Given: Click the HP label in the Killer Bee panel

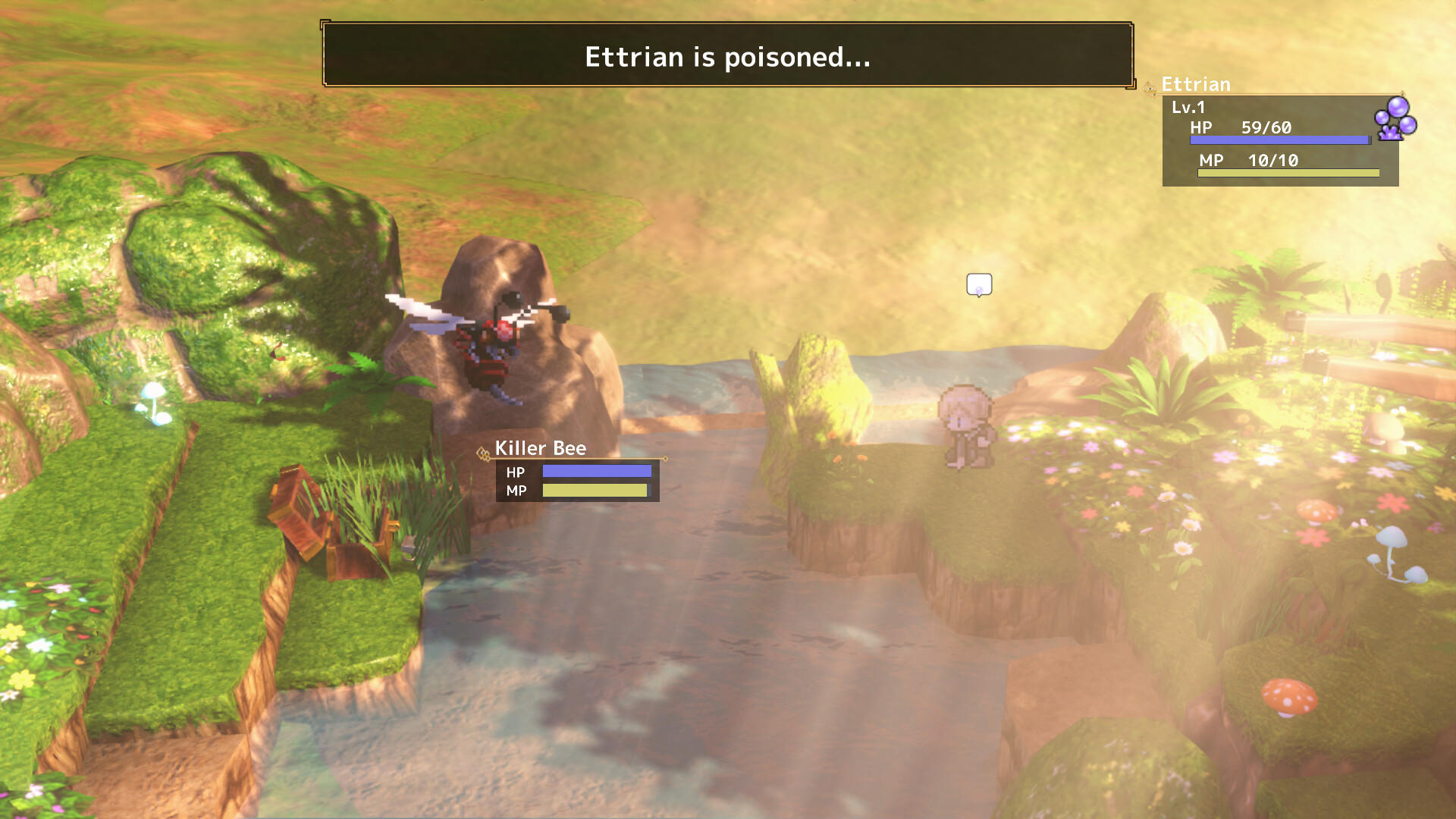Looking at the screenshot, I should pyautogui.click(x=515, y=471).
